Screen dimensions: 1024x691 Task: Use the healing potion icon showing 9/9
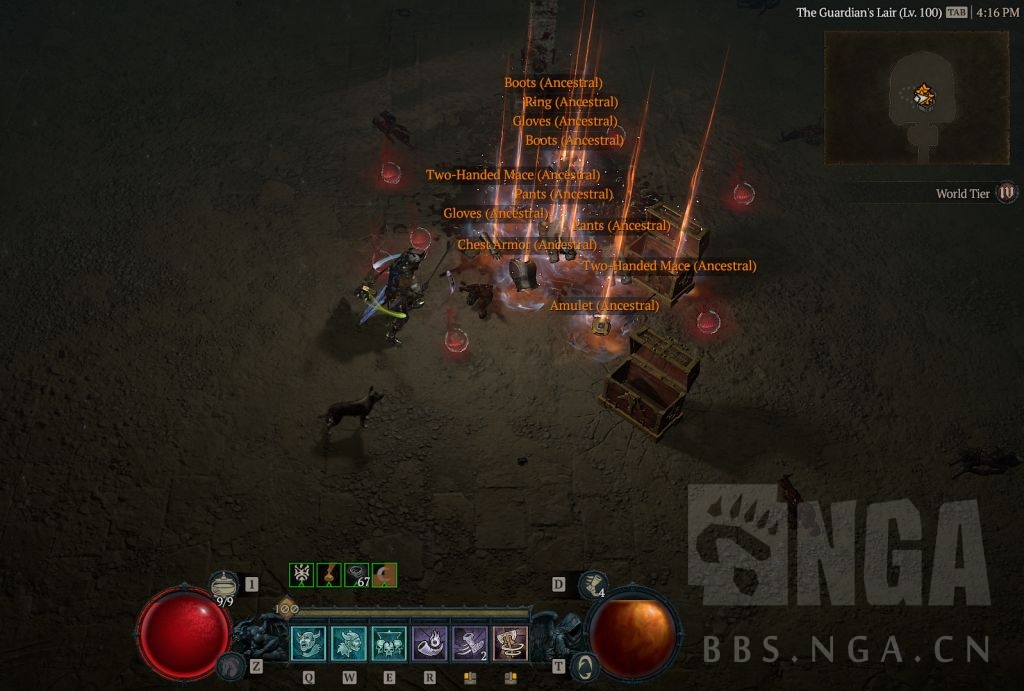pyautogui.click(x=224, y=586)
